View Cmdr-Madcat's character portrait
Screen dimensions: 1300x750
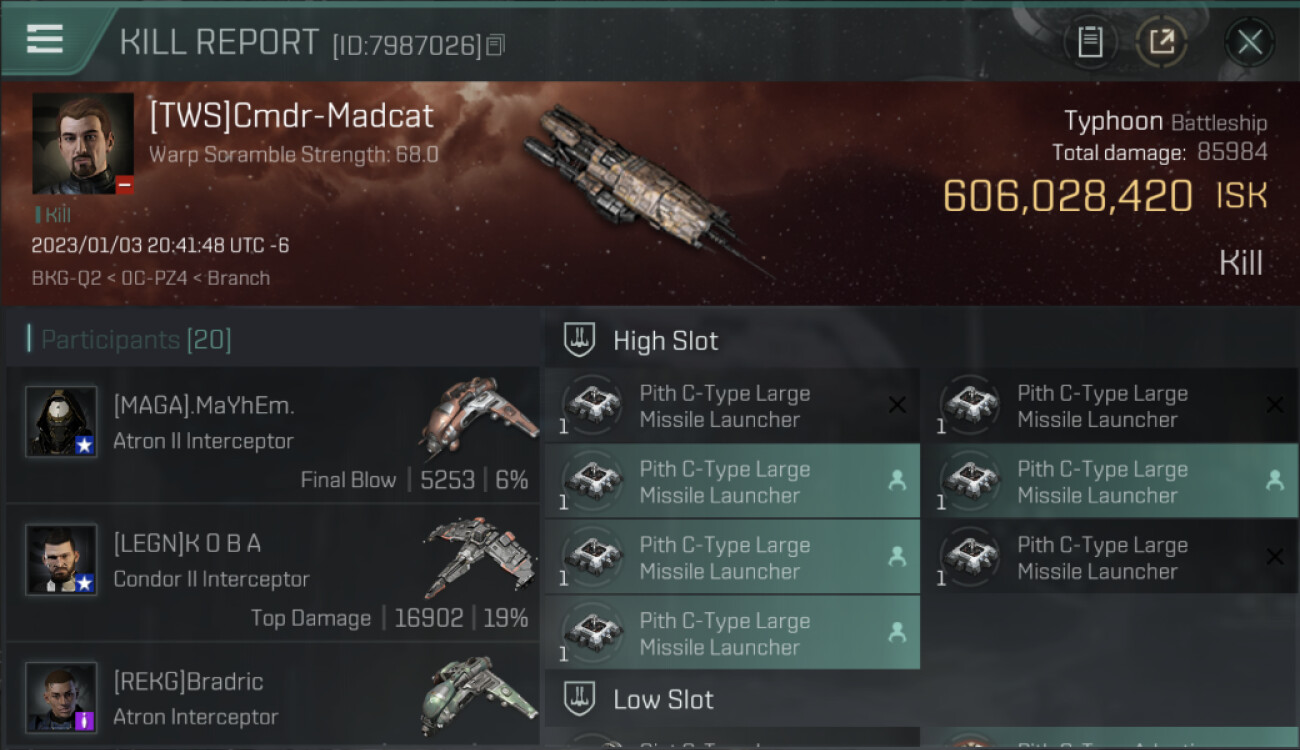pyautogui.click(x=83, y=143)
